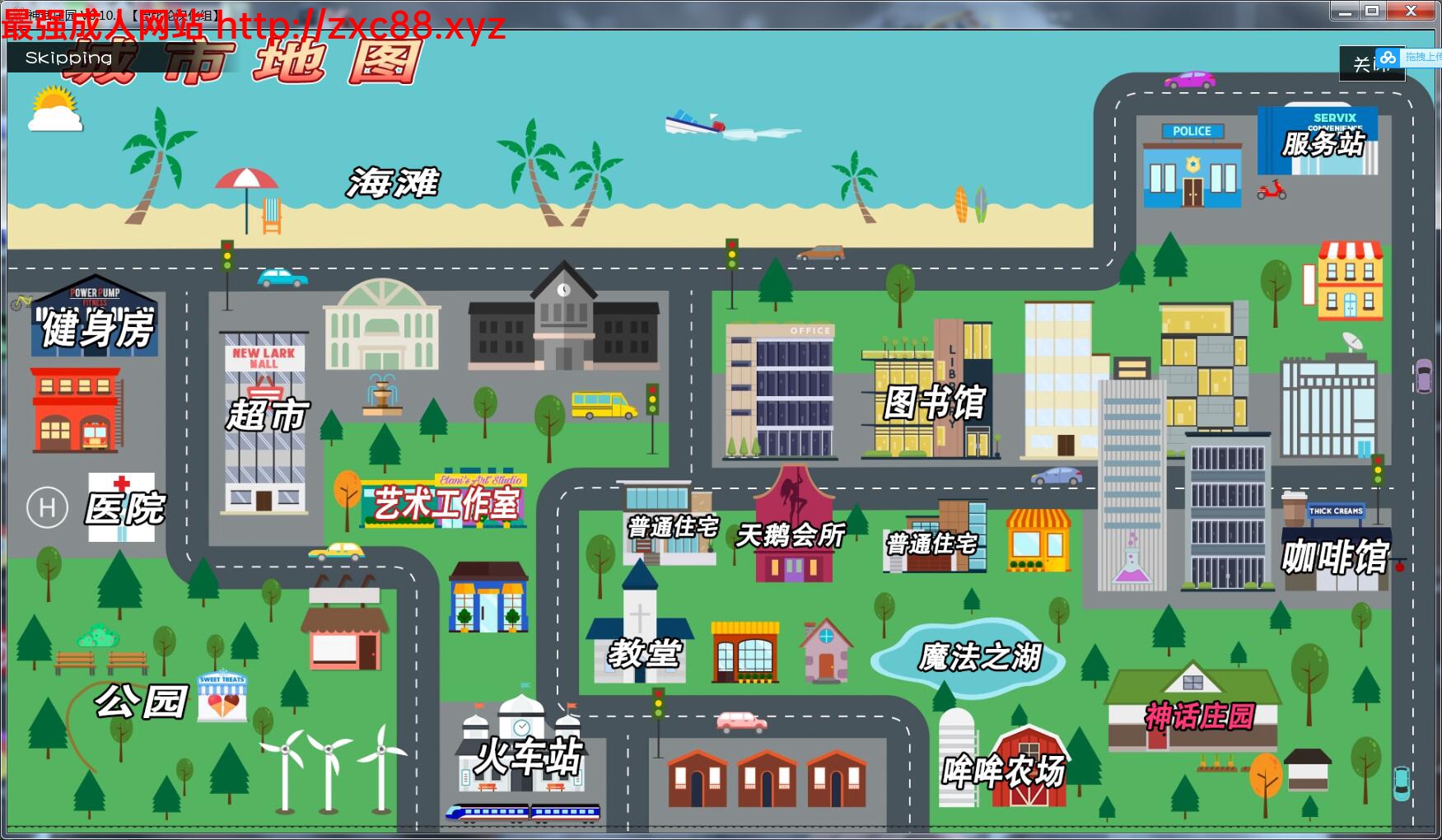Viewport: 1442px width, 840px height.
Task: Visit 魔法之湖 Magic Lake
Action: click(x=980, y=657)
